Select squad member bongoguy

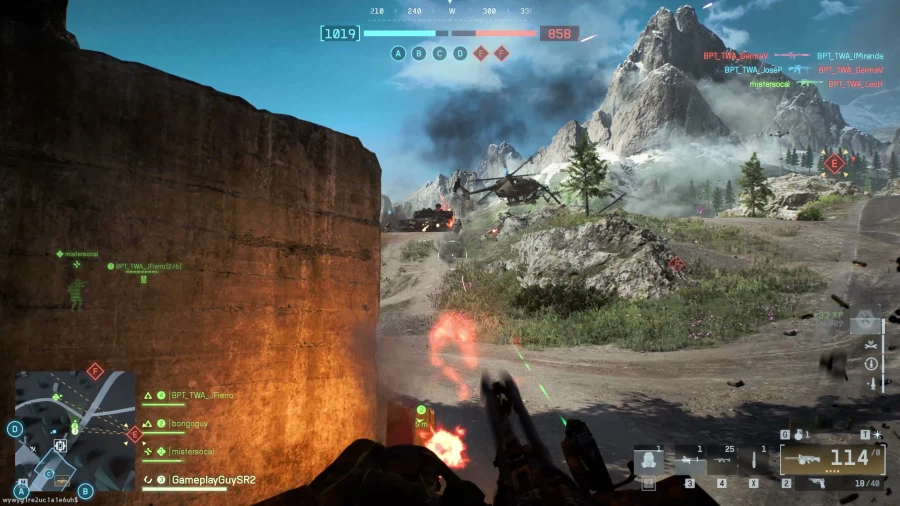tap(186, 424)
